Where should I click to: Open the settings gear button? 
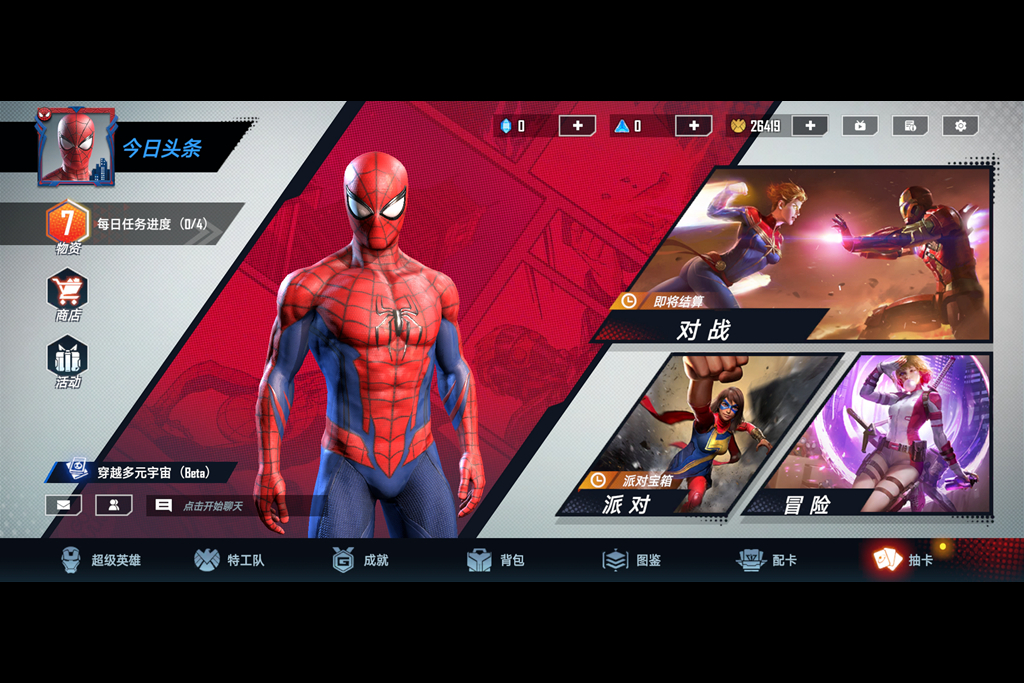960,126
